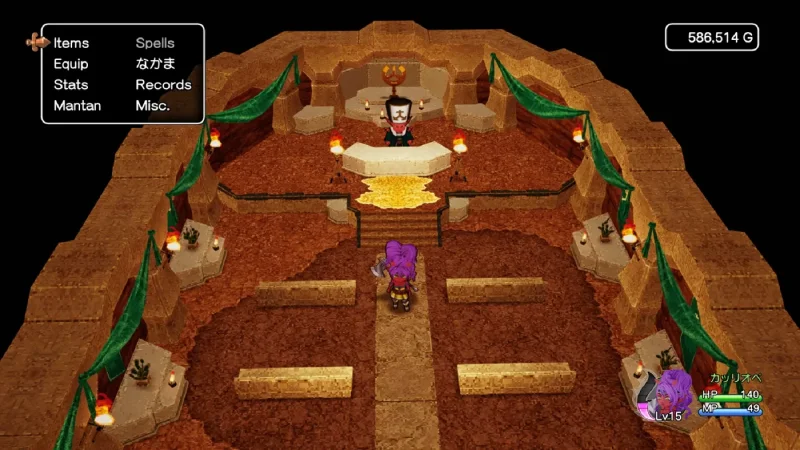
Task: Choose the Equip option
Action: tap(71, 64)
